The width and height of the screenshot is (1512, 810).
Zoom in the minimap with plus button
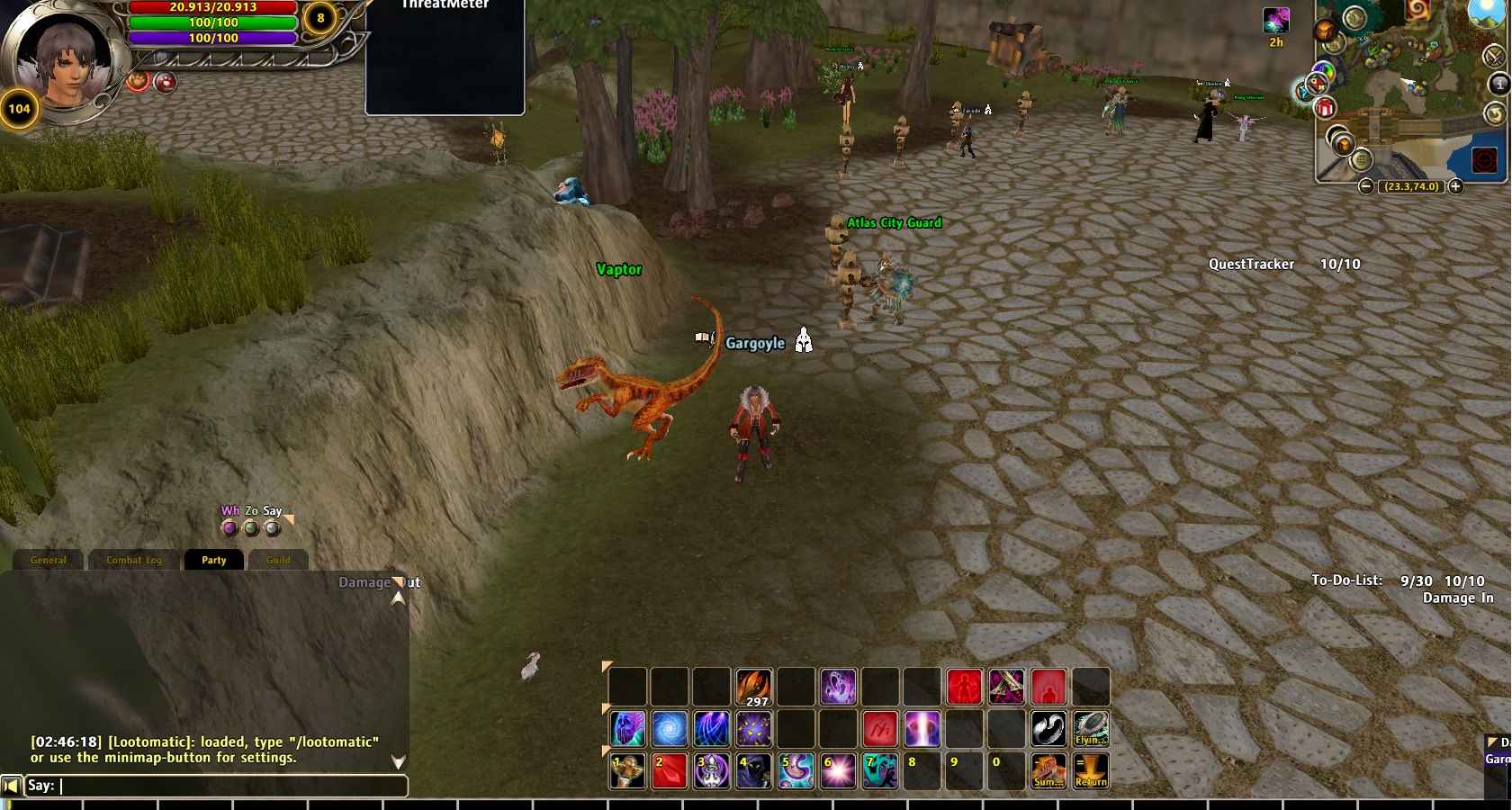click(1455, 186)
